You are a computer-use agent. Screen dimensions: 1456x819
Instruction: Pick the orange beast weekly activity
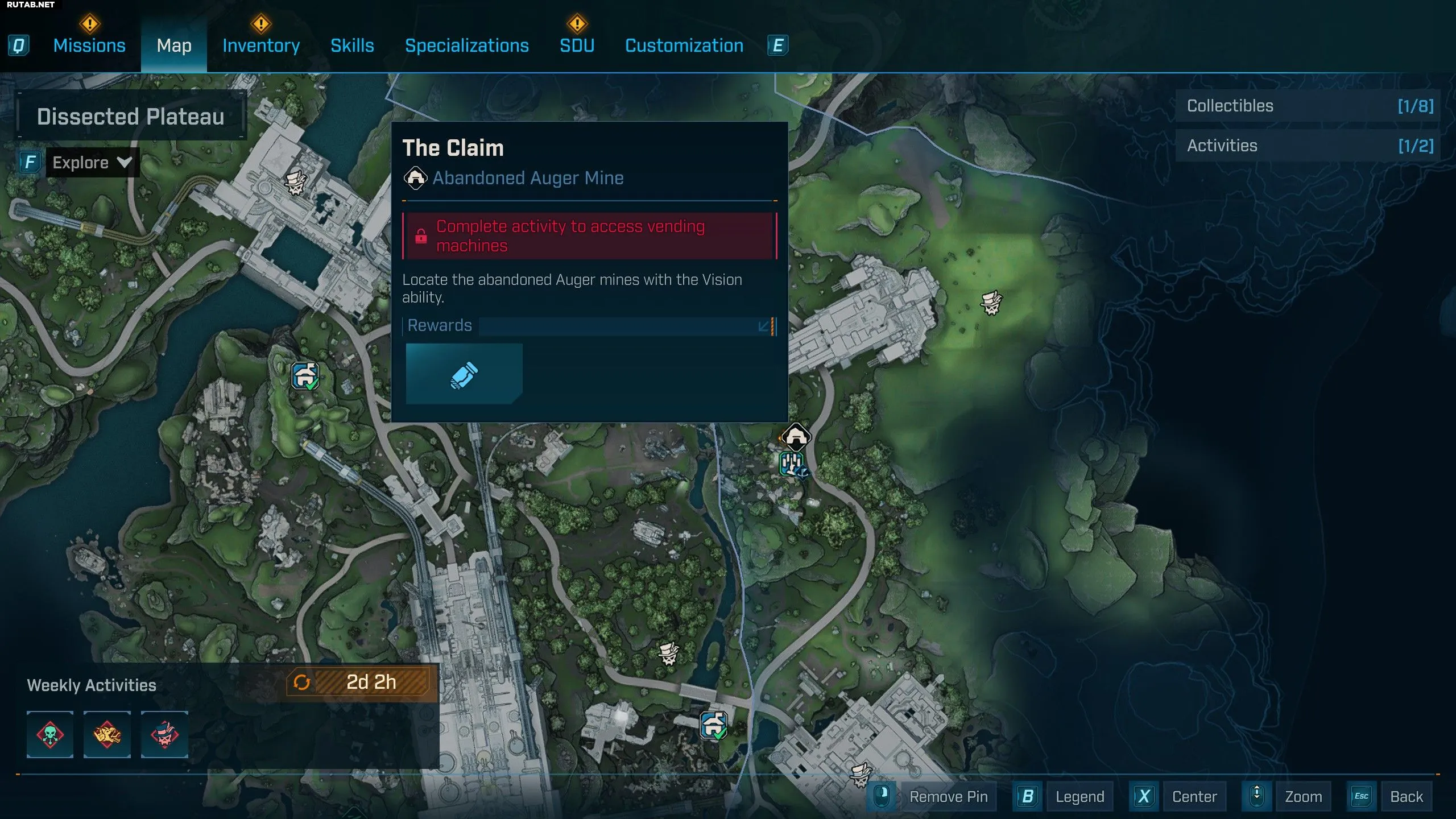point(107,734)
